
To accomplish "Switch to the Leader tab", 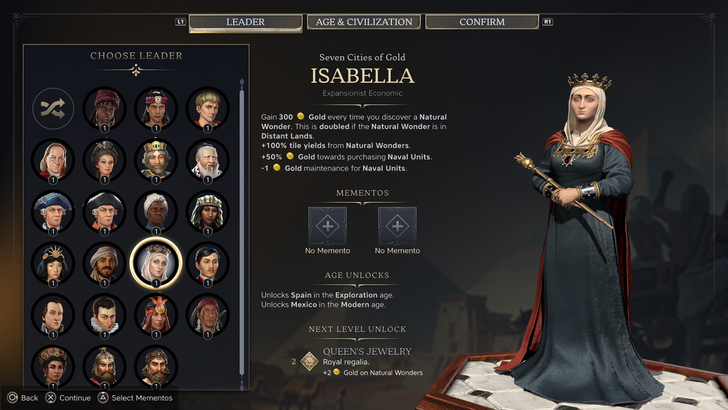I will click(x=245, y=22).
